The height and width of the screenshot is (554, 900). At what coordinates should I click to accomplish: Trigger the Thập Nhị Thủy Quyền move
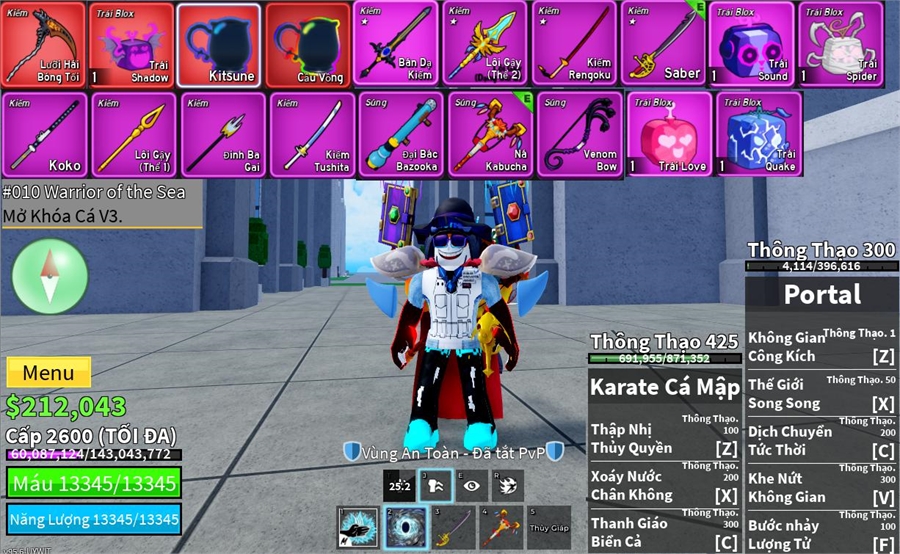click(665, 439)
